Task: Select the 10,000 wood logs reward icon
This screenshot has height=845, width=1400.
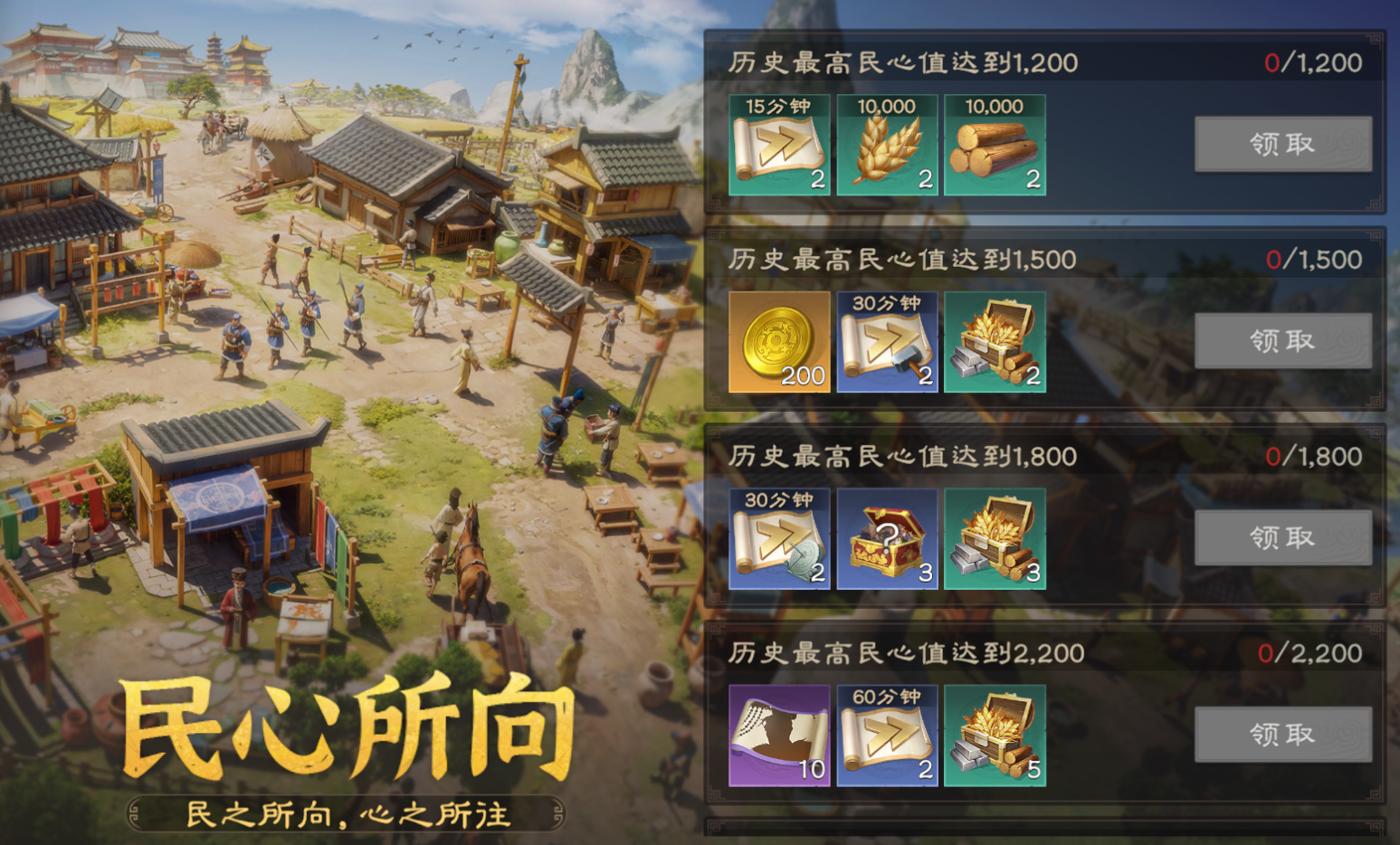Action: coord(995,145)
